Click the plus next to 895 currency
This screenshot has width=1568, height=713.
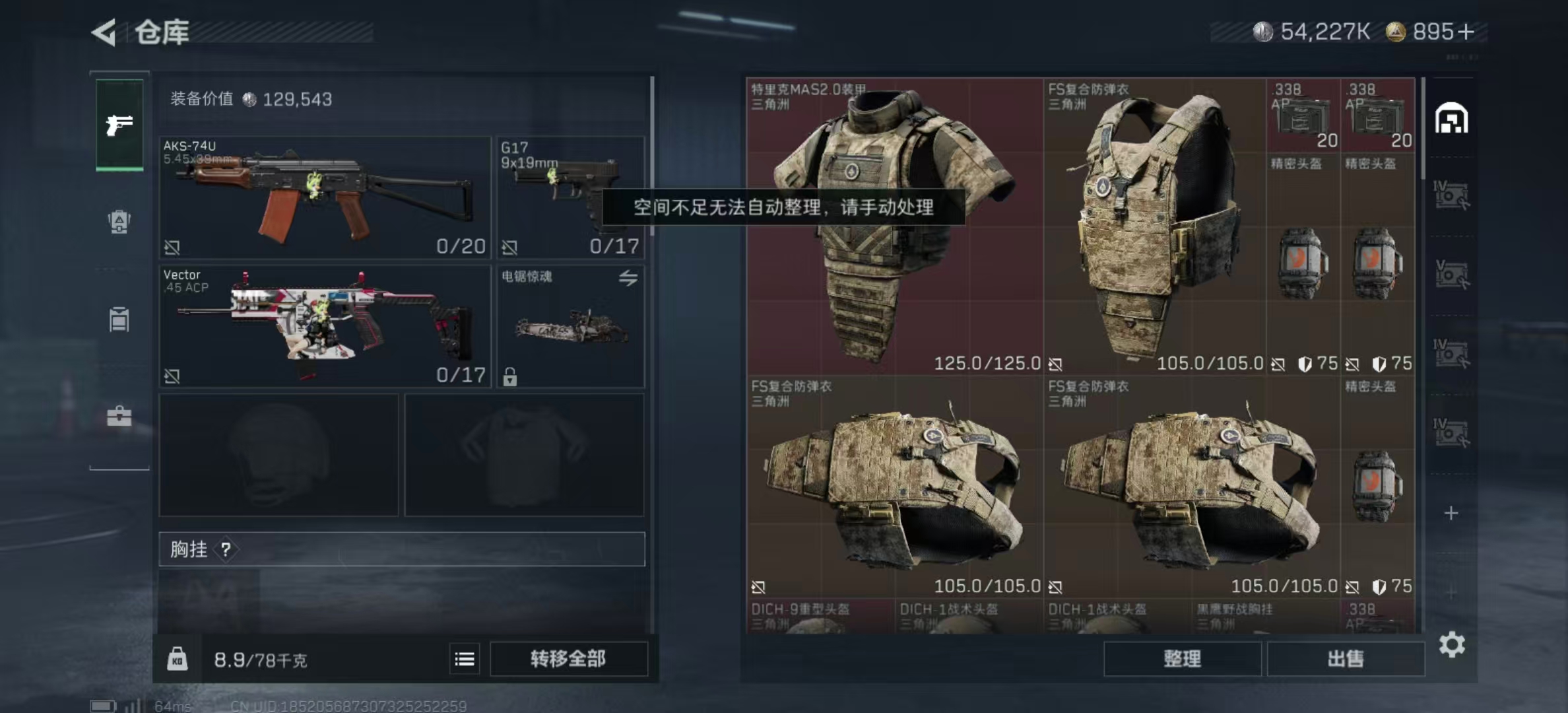coord(1466,32)
